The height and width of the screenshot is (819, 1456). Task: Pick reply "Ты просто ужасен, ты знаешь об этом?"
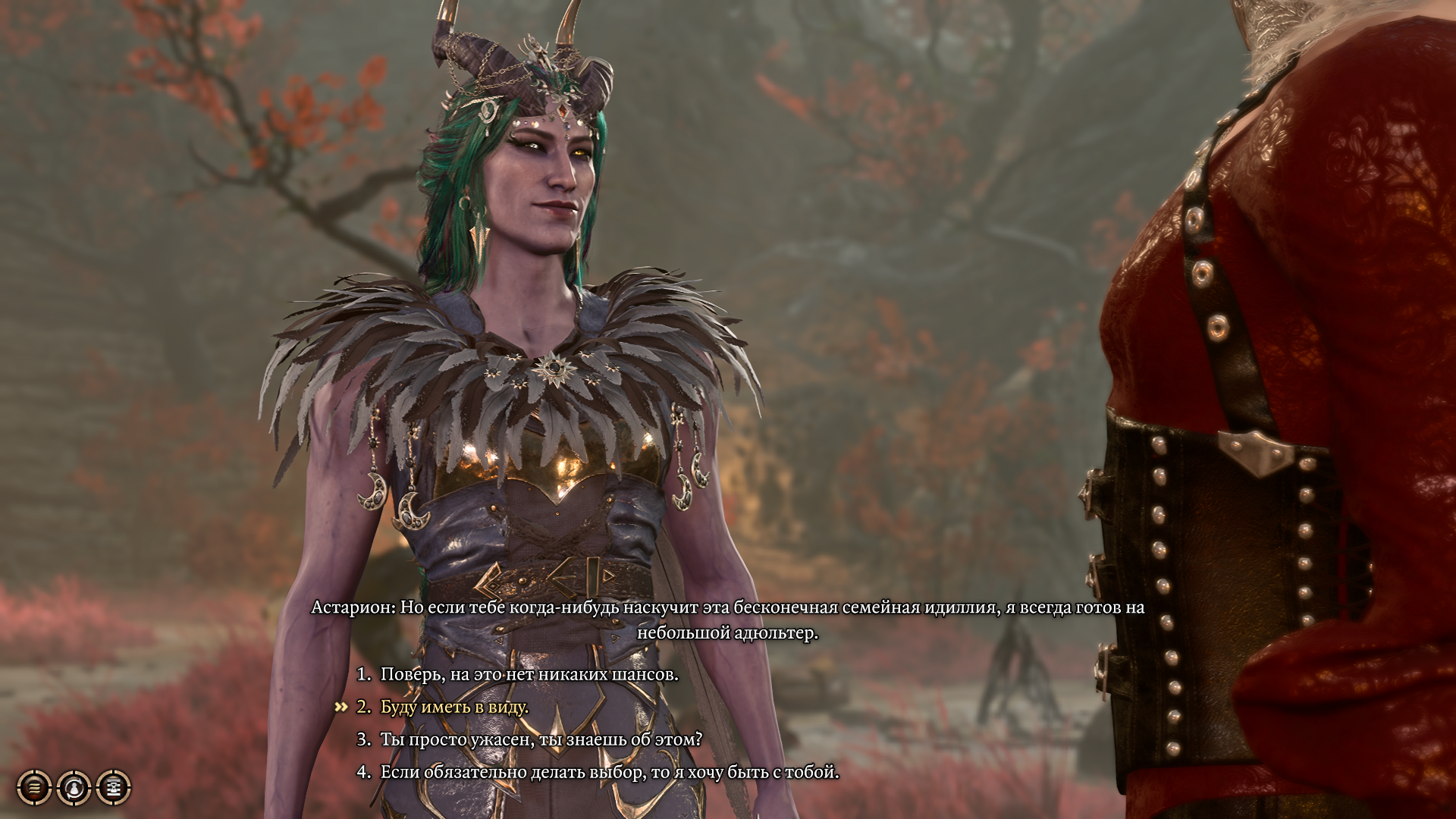click(x=541, y=739)
